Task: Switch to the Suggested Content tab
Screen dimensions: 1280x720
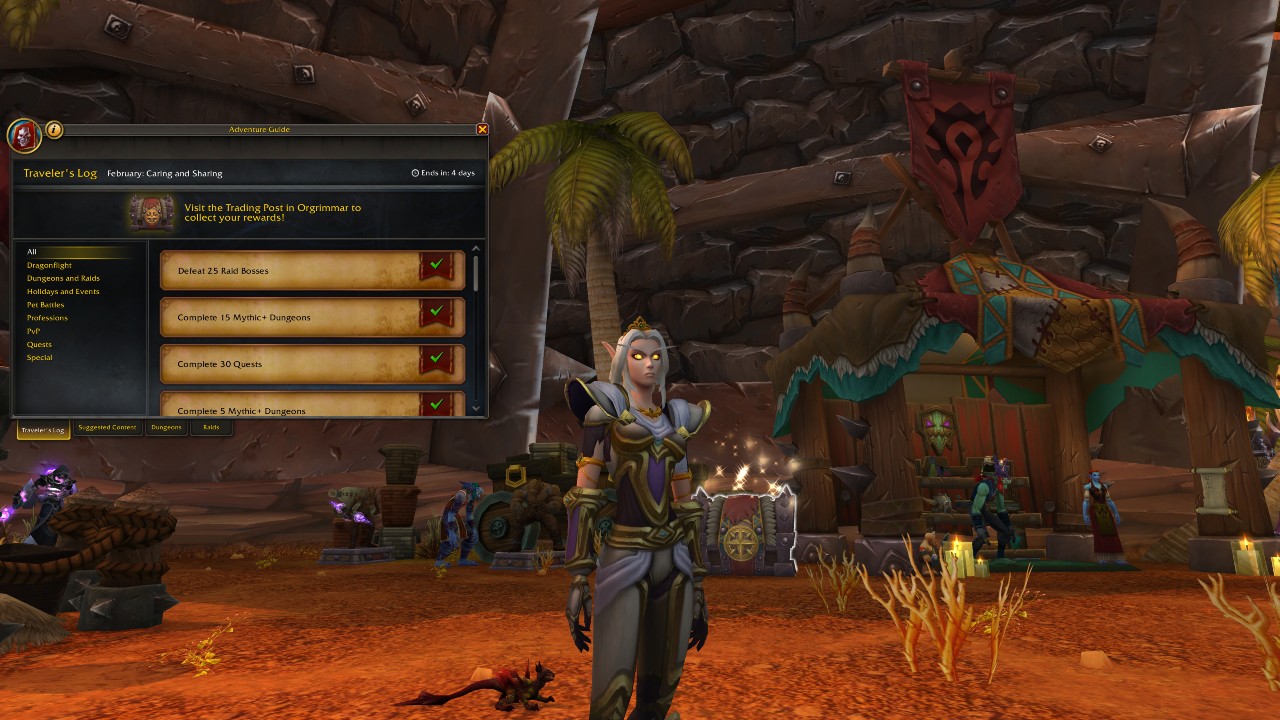Action: tap(106, 428)
